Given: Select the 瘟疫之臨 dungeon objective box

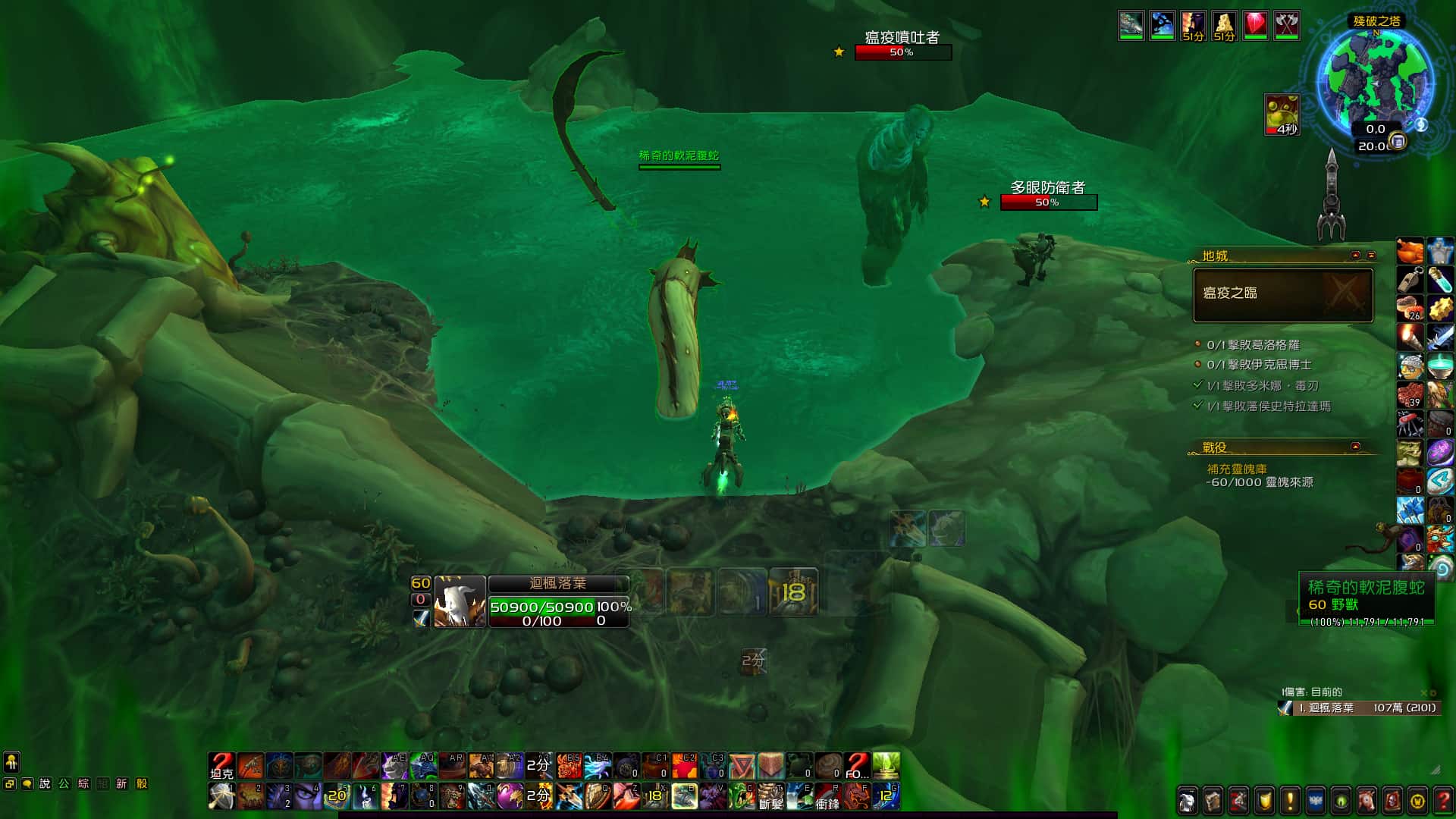Looking at the screenshot, I should (x=1282, y=294).
